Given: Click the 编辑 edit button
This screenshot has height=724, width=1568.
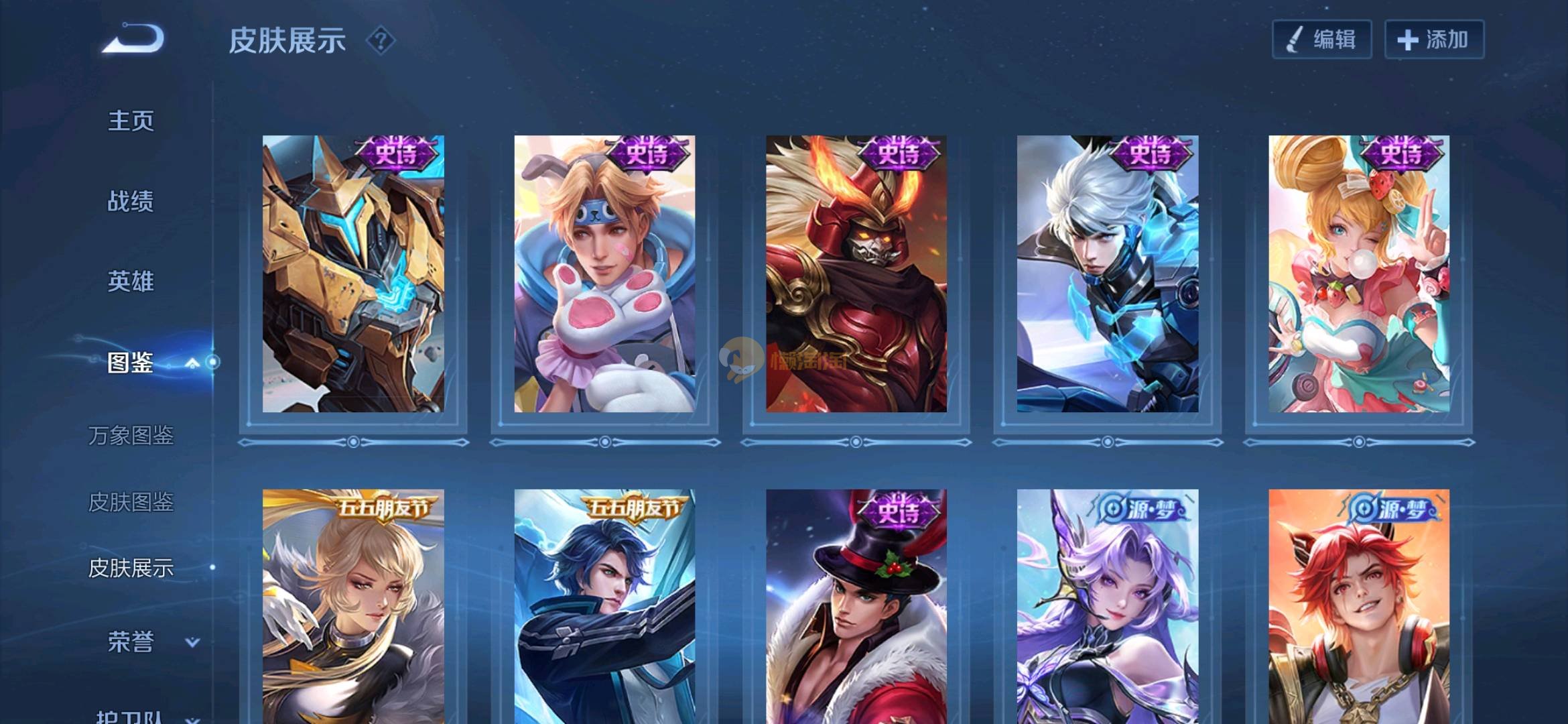Looking at the screenshot, I should (1321, 40).
